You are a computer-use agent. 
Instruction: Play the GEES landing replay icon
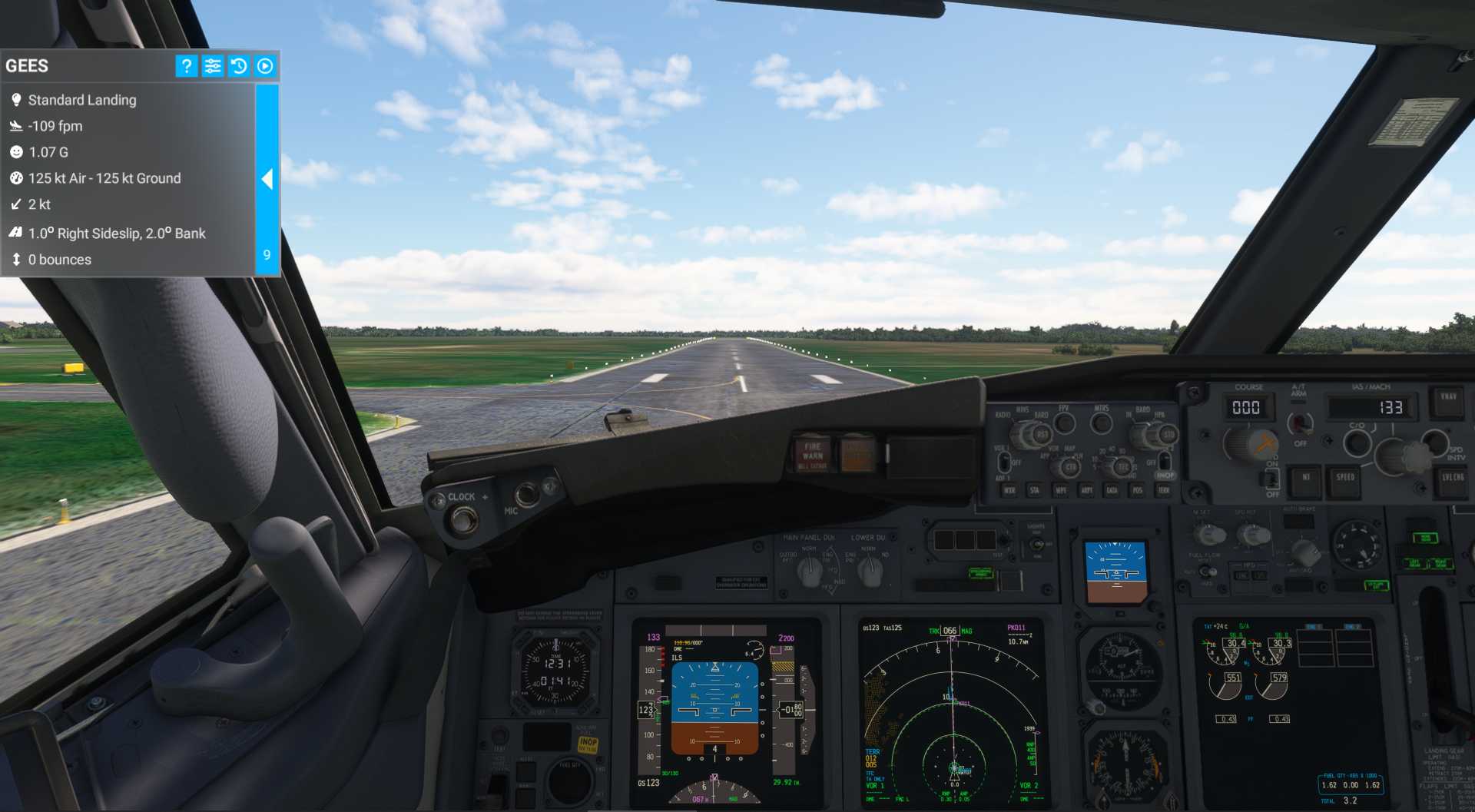pos(265,66)
